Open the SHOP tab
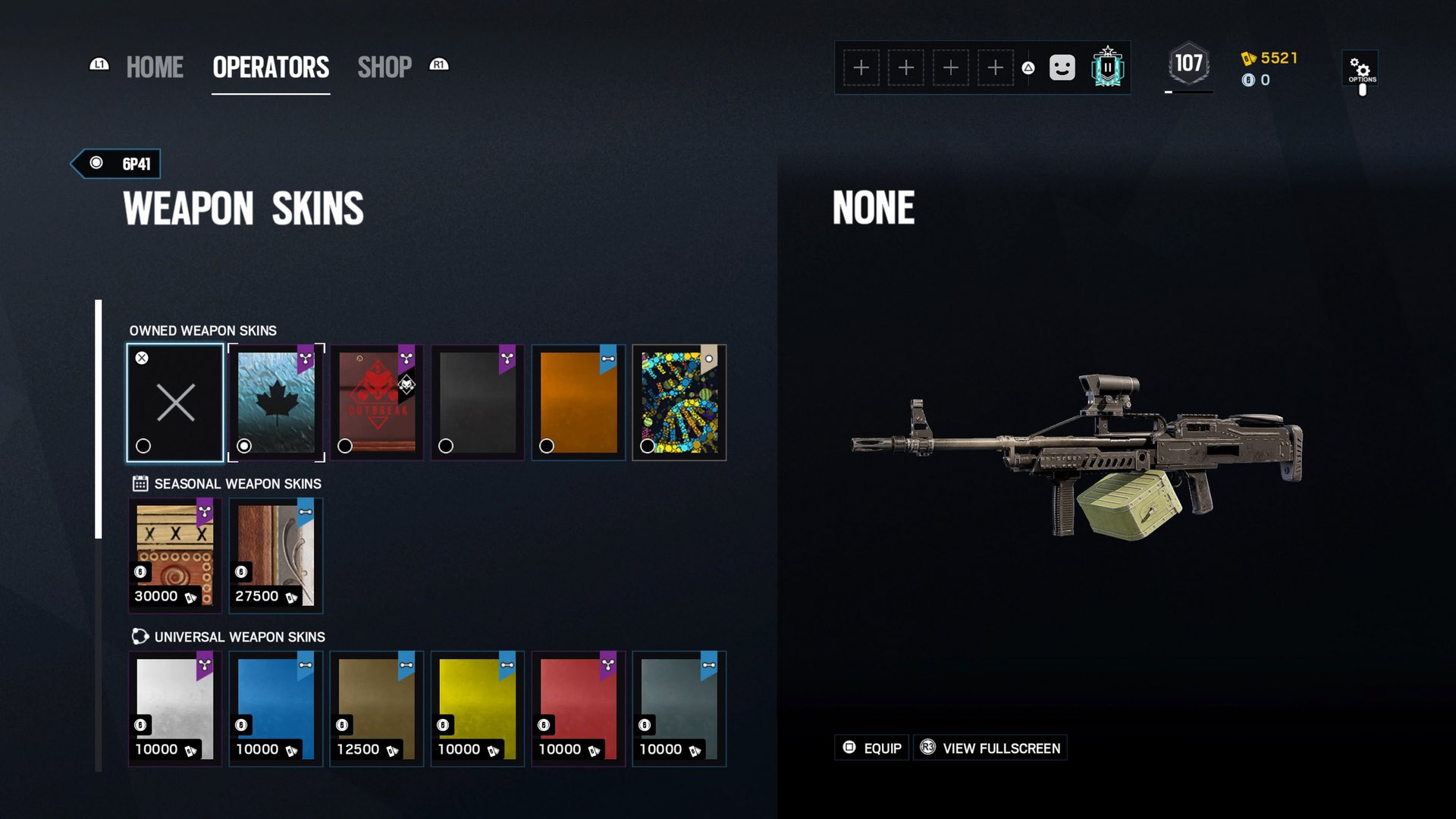Image resolution: width=1456 pixels, height=819 pixels. click(385, 67)
